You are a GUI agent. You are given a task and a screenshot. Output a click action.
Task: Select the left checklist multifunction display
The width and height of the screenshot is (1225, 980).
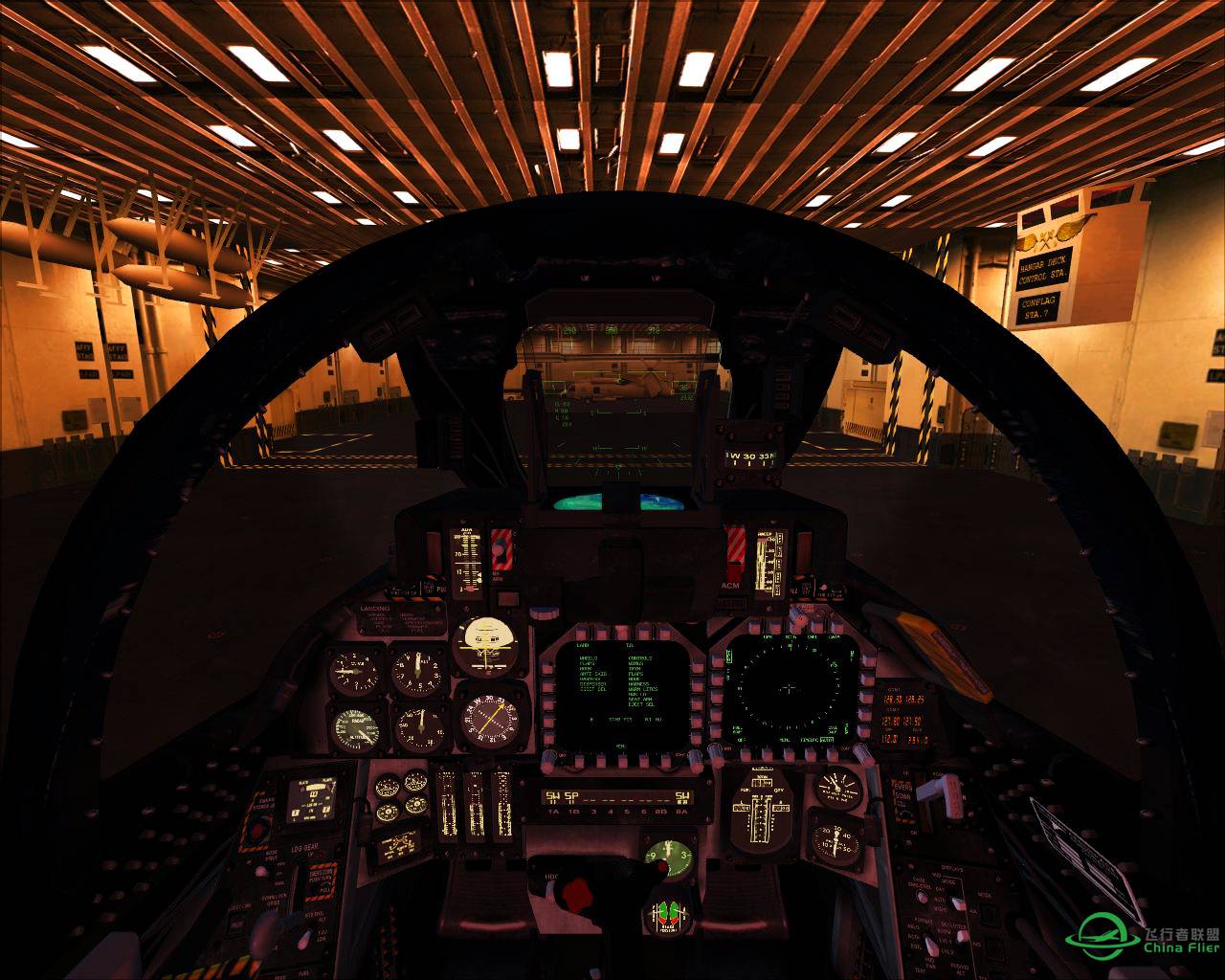click(620, 694)
